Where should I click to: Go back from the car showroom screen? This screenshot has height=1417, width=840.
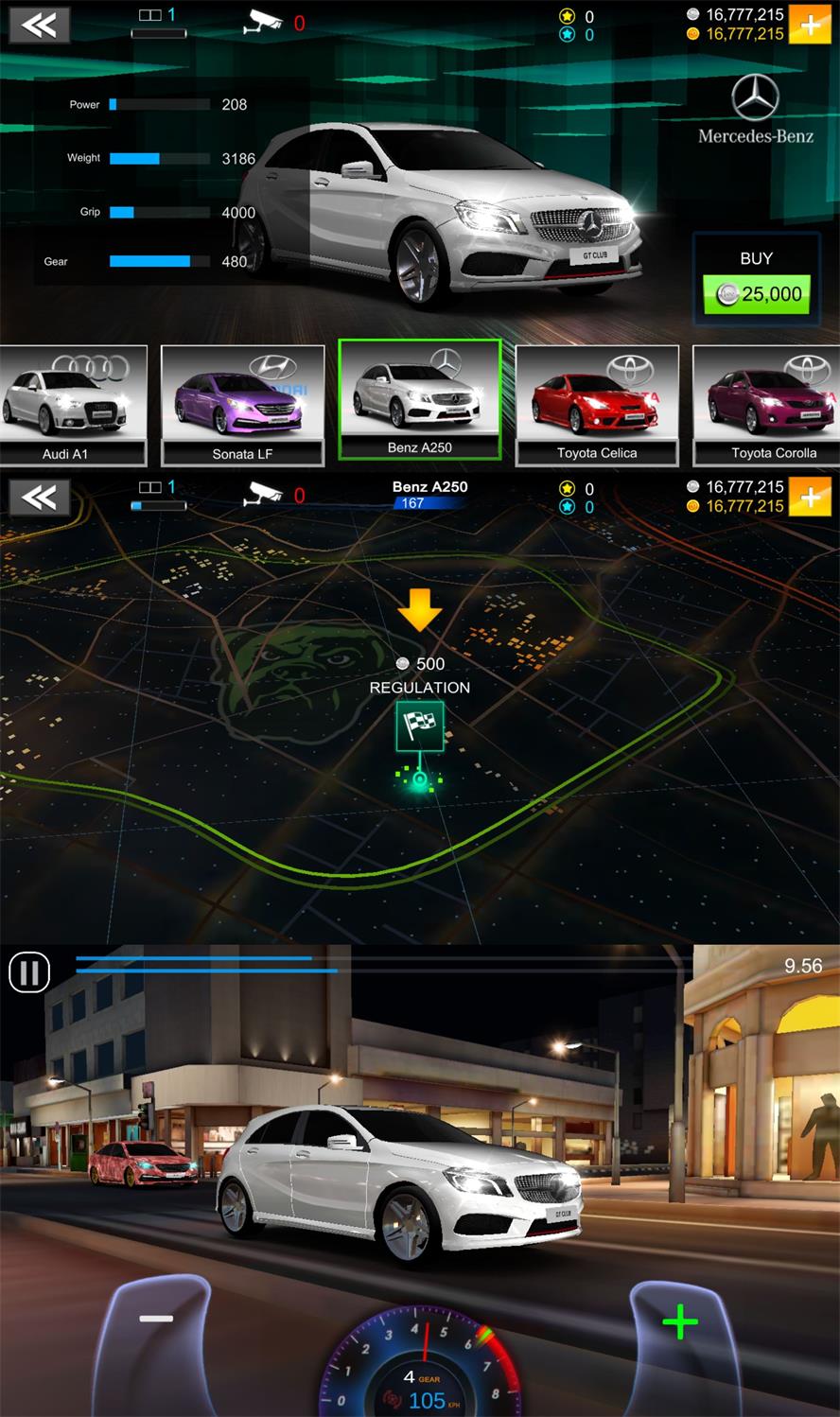pos(39,25)
